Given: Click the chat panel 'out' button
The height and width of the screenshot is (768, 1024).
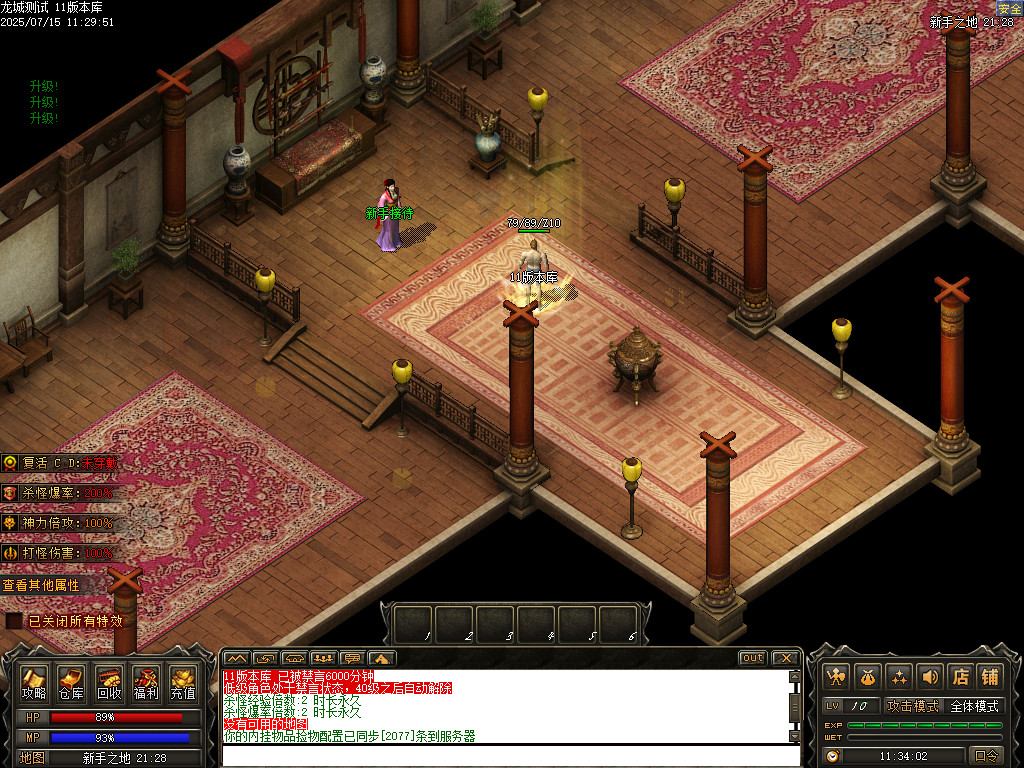Looking at the screenshot, I should click(x=752, y=658).
